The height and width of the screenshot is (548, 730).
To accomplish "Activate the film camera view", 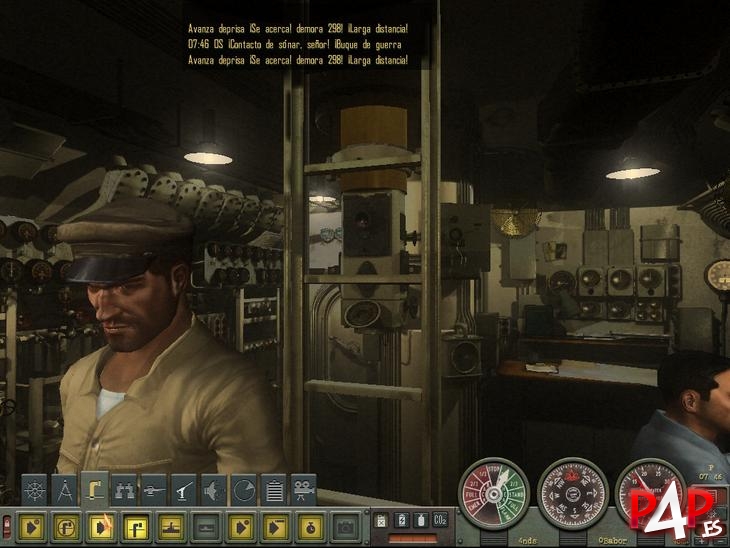I will click(x=303, y=490).
